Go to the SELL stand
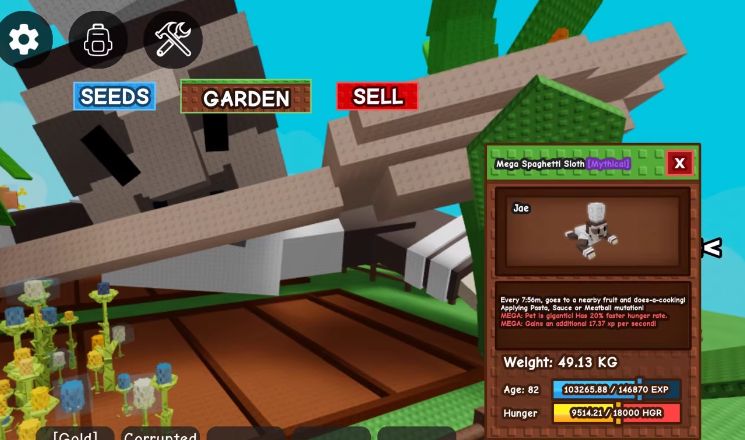Viewport: 745px width, 440px height. click(x=377, y=96)
